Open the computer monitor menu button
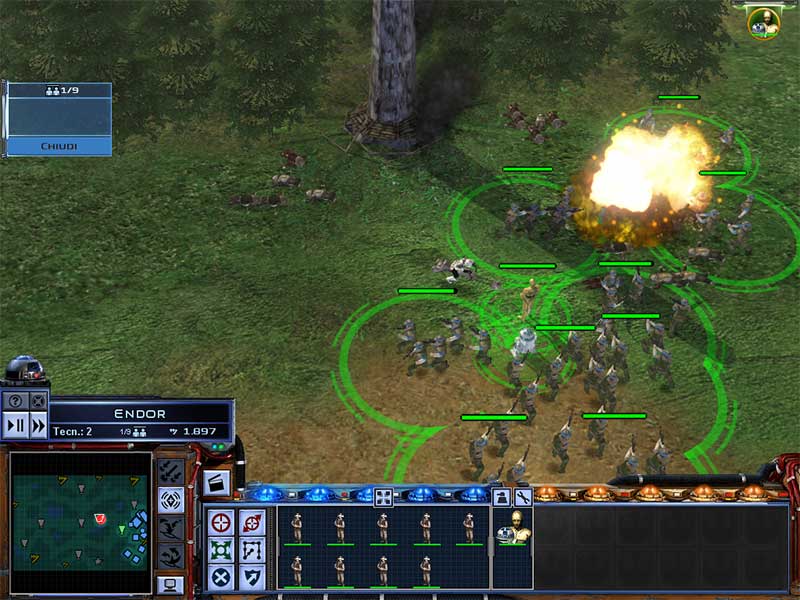Image resolution: width=800 pixels, height=600 pixels. 171,584
